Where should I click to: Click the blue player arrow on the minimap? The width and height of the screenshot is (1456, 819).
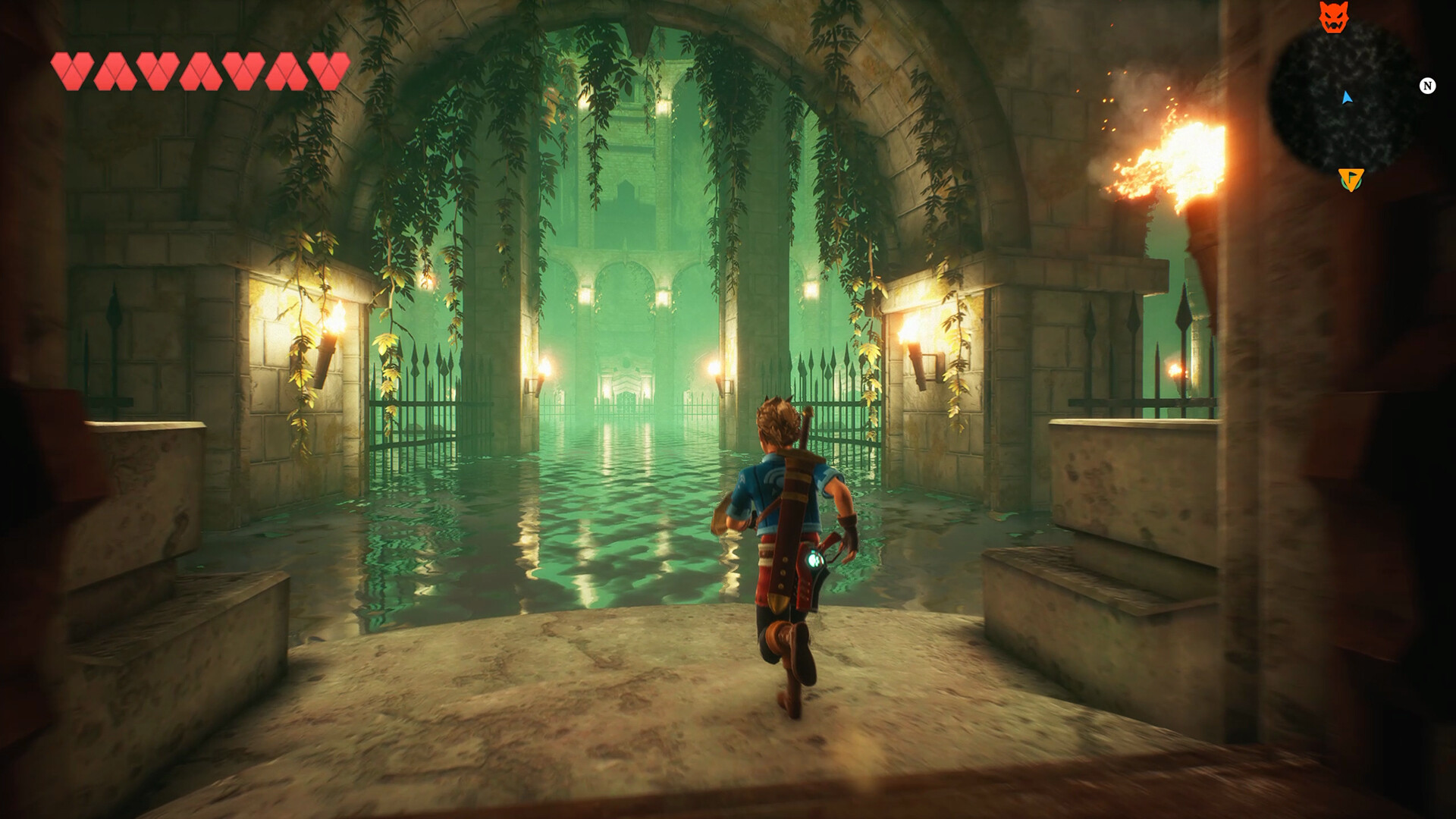pos(1348,97)
